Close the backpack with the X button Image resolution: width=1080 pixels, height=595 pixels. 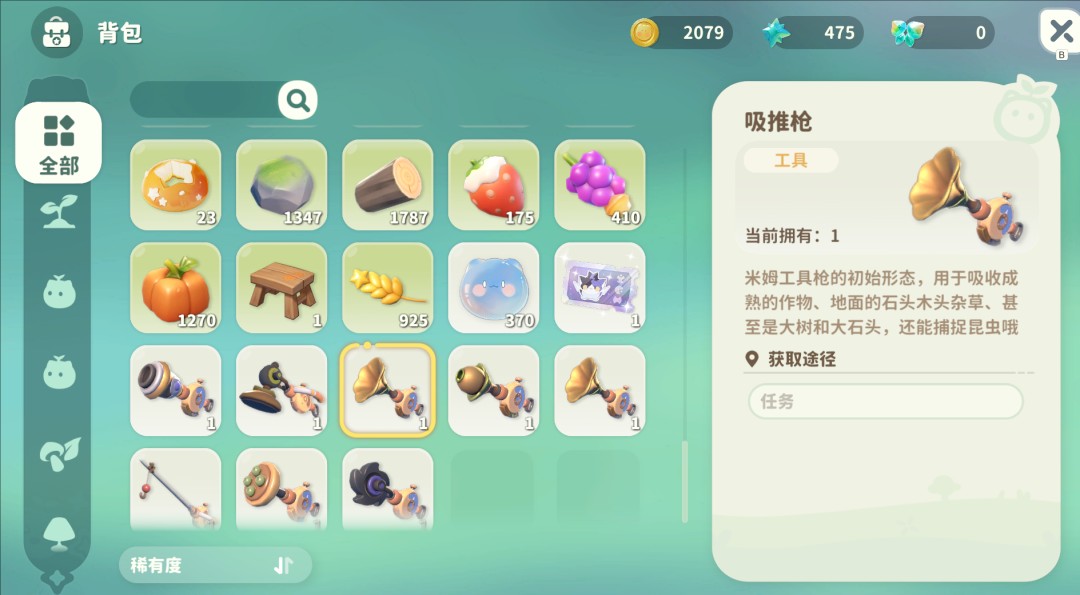pos(1059,30)
